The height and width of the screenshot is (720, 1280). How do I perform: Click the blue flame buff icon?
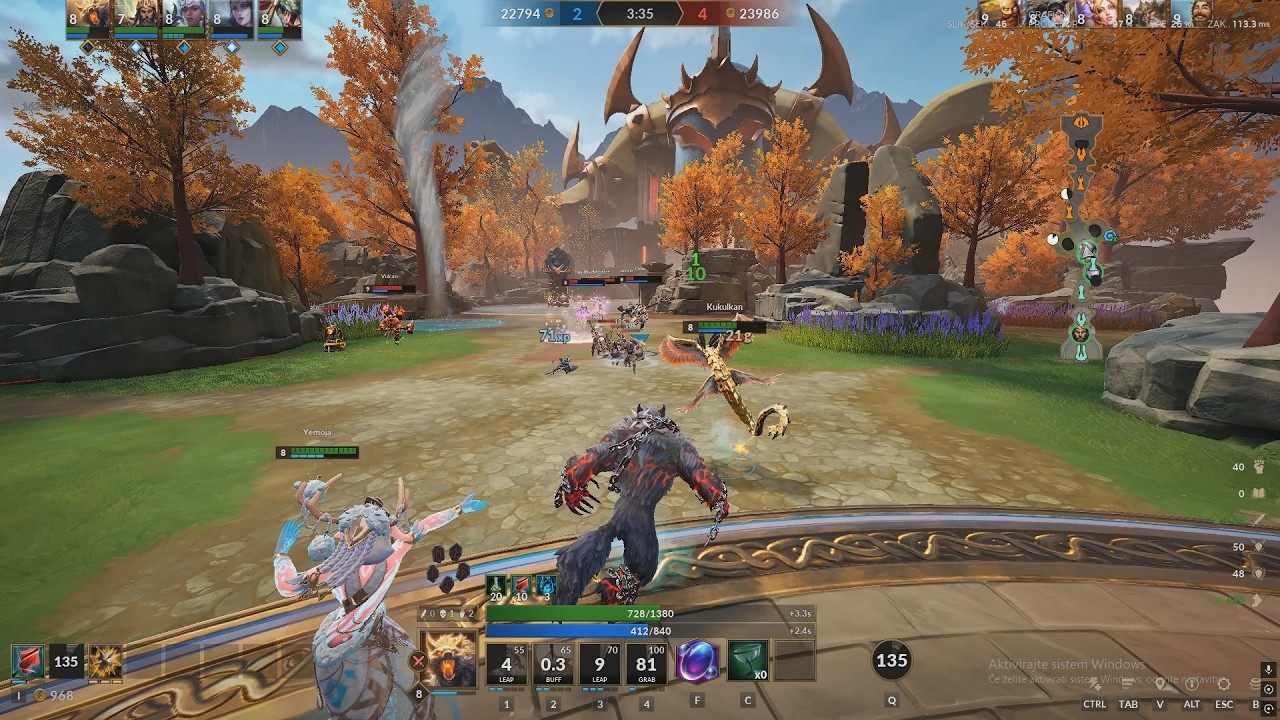click(546, 586)
